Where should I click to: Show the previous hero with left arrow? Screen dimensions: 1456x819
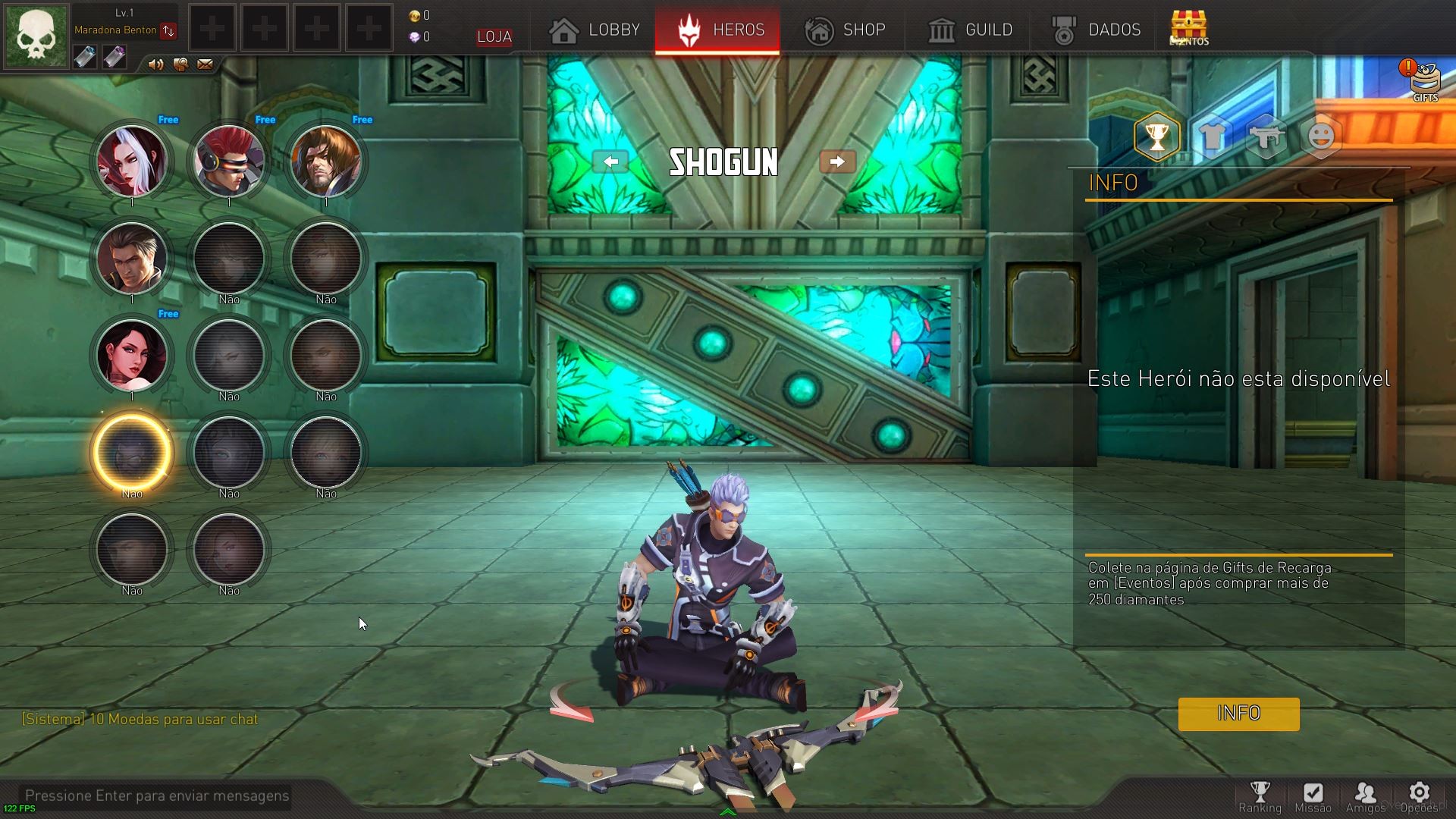[x=610, y=162]
